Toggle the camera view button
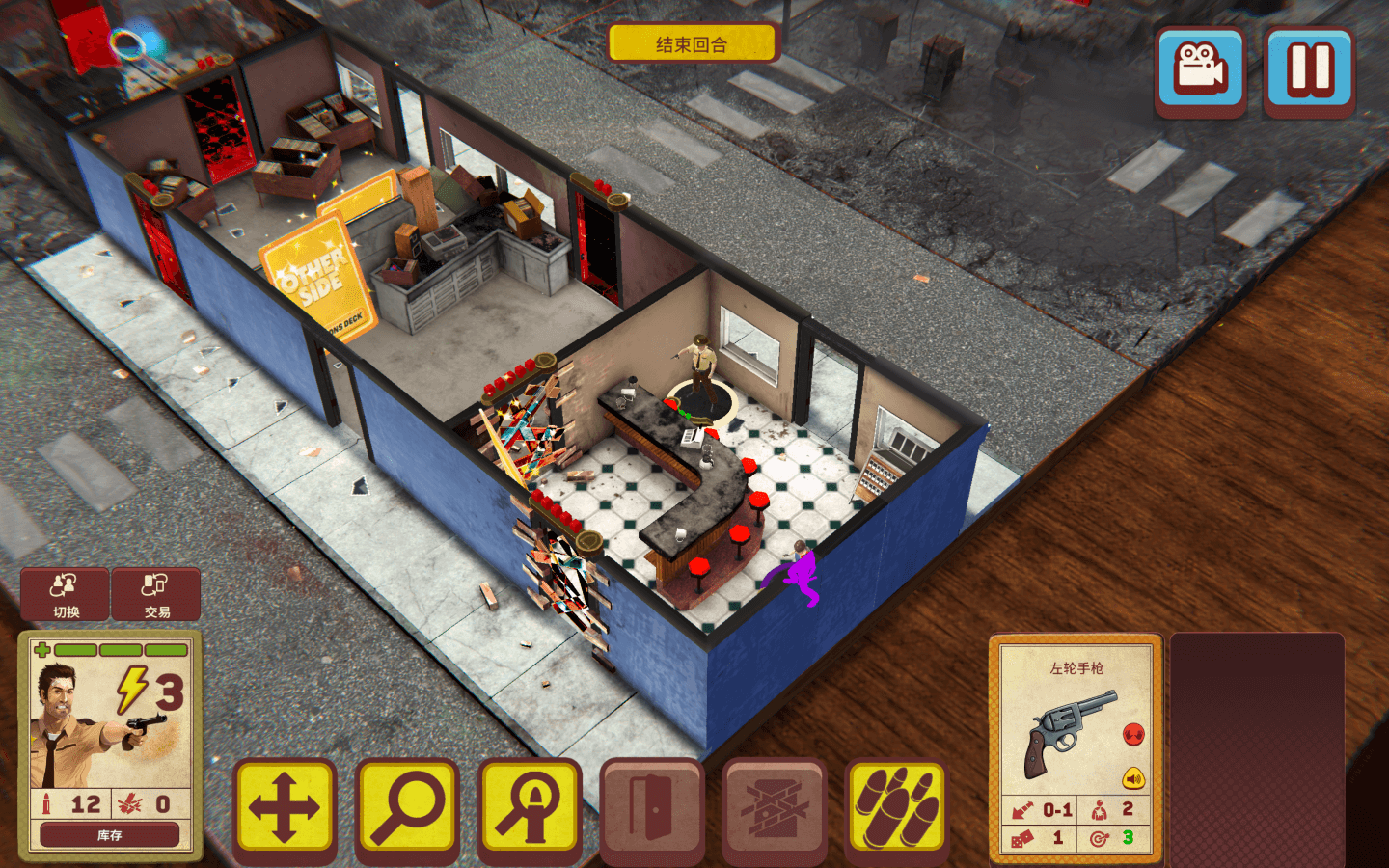 click(1200, 70)
